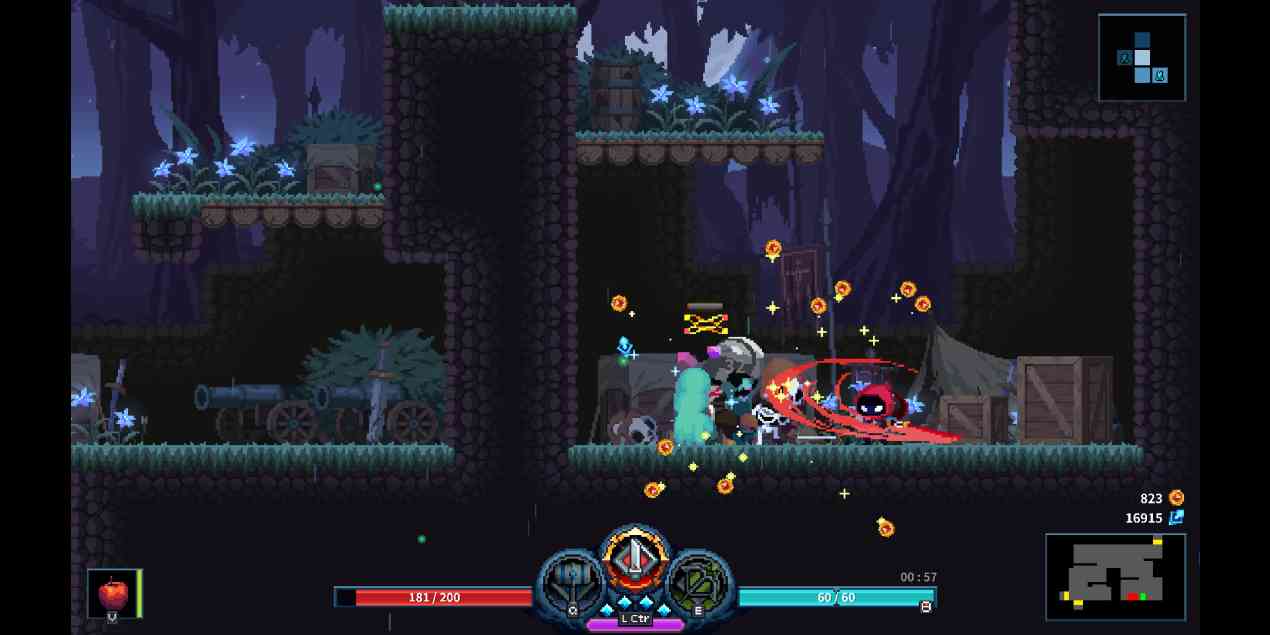This screenshot has height=635, width=1270.
Task: Select the red apple item slot
Action: [x=113, y=593]
